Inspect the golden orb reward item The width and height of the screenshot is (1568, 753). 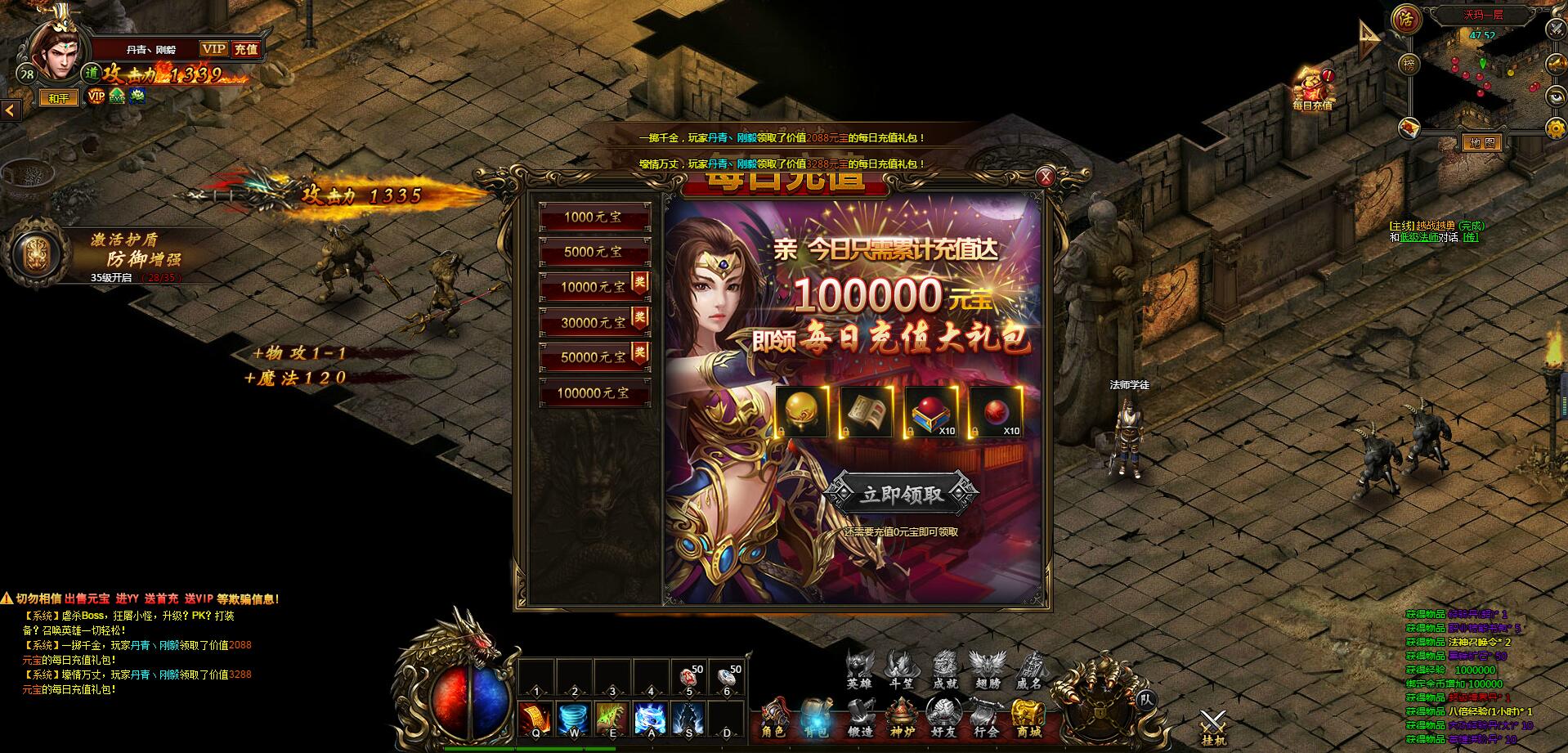[x=801, y=412]
